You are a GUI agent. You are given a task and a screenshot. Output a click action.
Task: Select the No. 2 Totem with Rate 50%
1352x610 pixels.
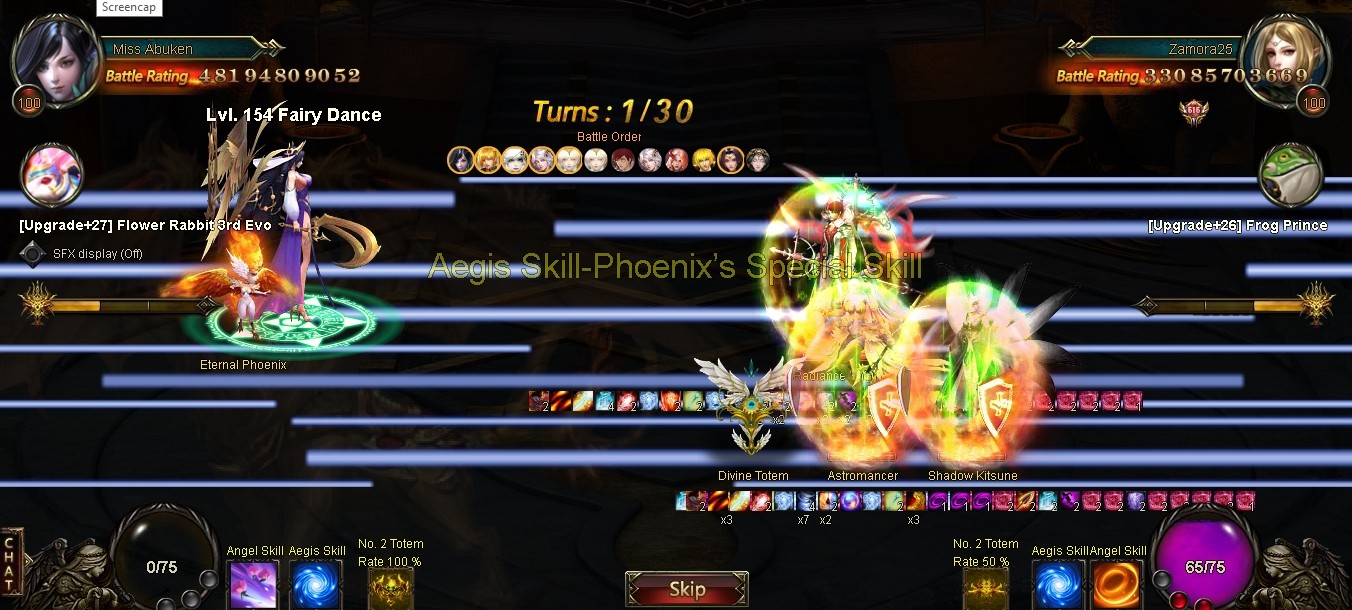(985, 586)
